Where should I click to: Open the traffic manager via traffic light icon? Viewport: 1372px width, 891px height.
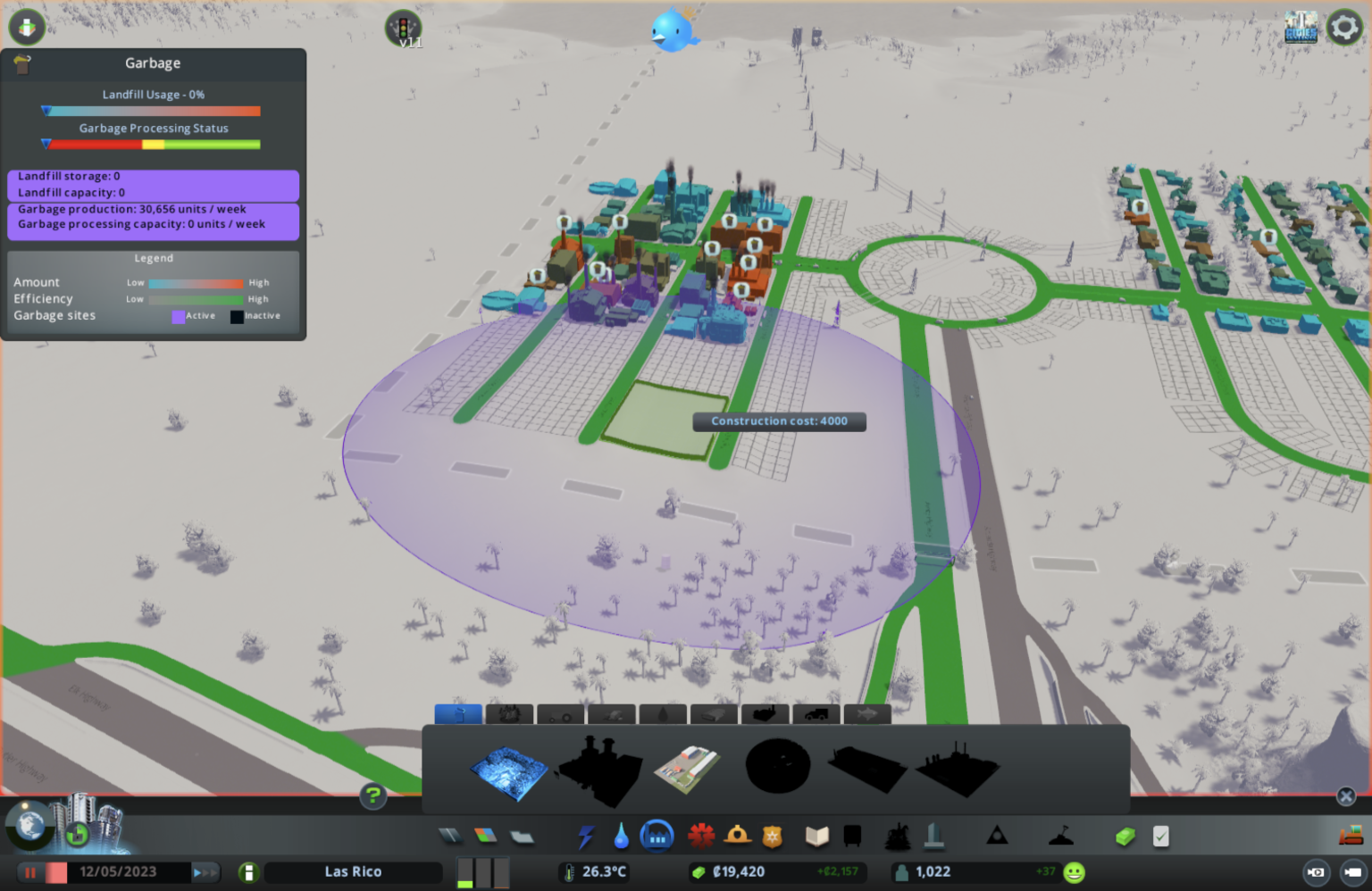click(x=405, y=27)
